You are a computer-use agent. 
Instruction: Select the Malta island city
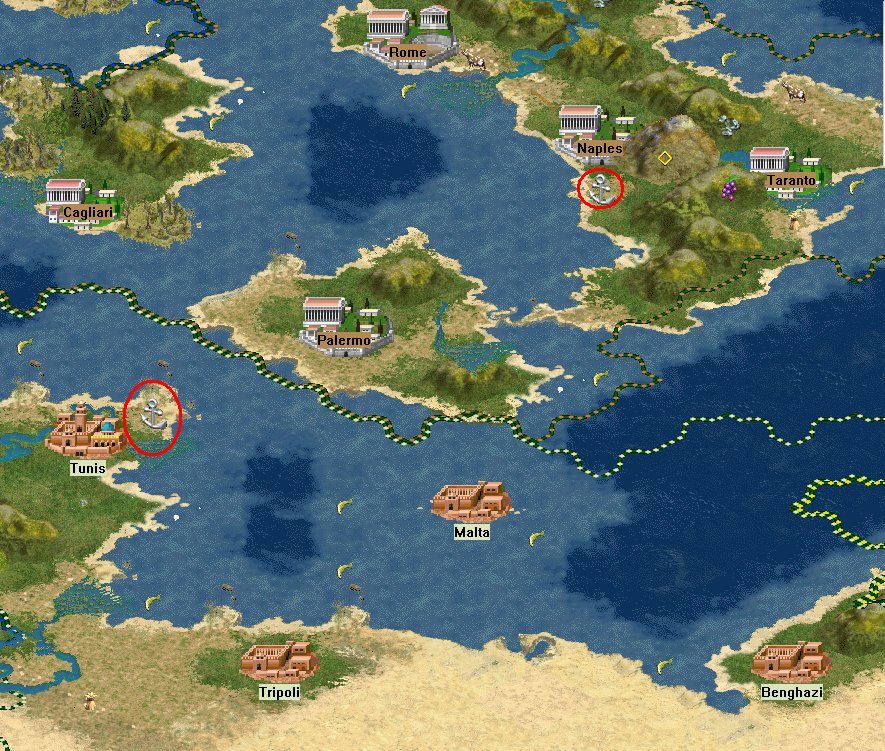click(471, 502)
